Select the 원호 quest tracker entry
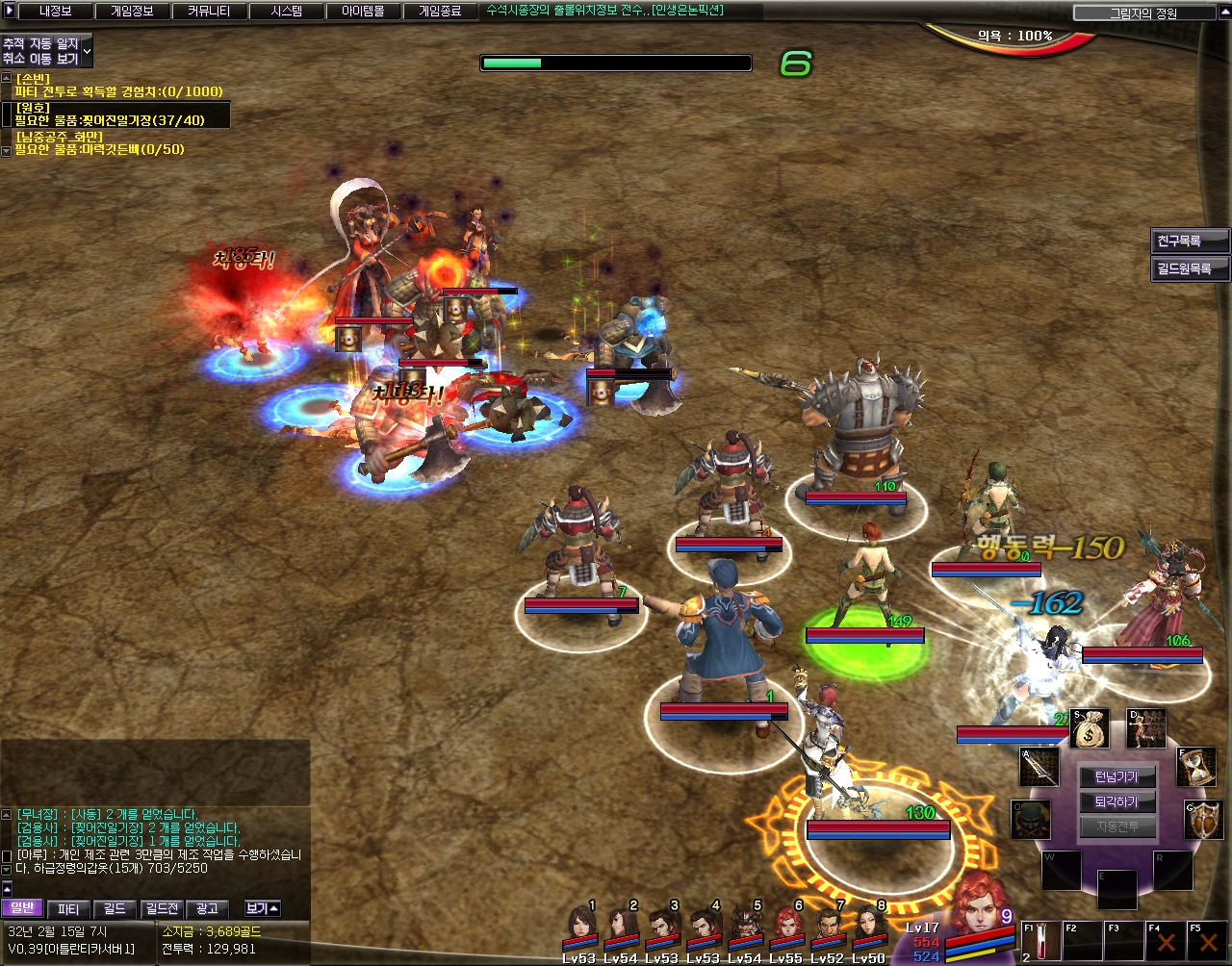The height and width of the screenshot is (966, 1232). pyautogui.click(x=115, y=114)
